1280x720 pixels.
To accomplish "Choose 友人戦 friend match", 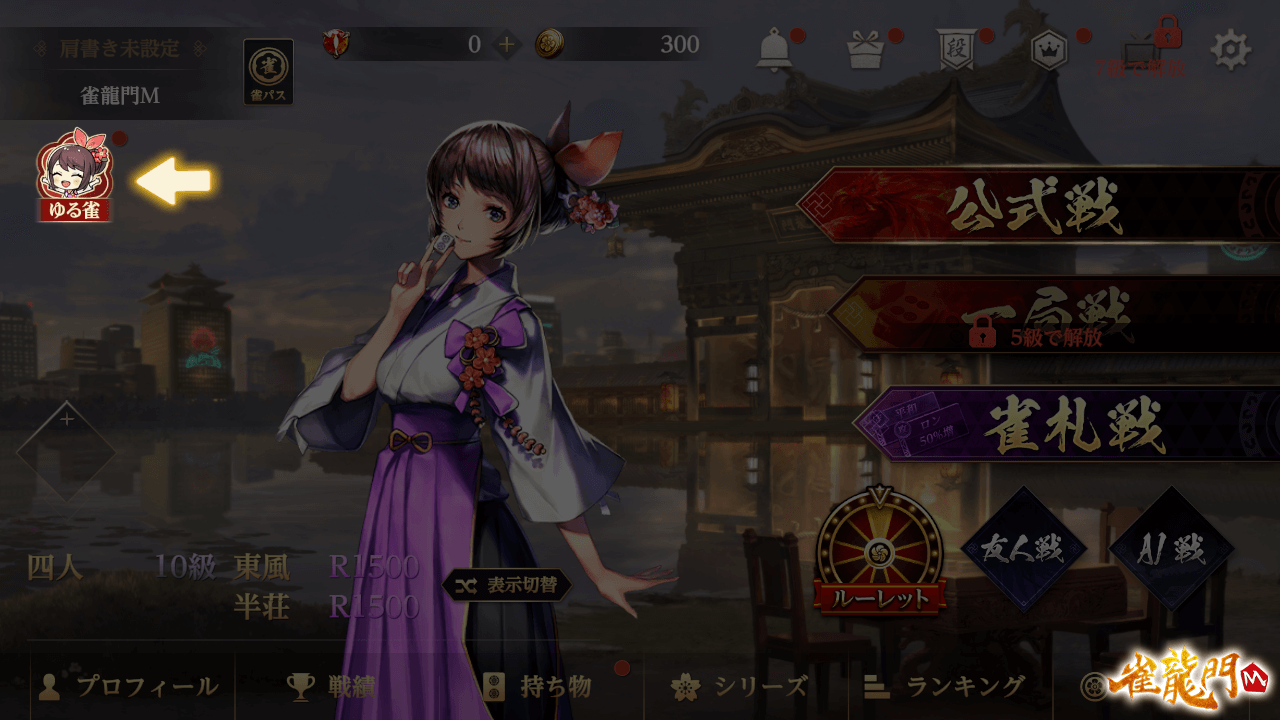I will tap(1022, 548).
